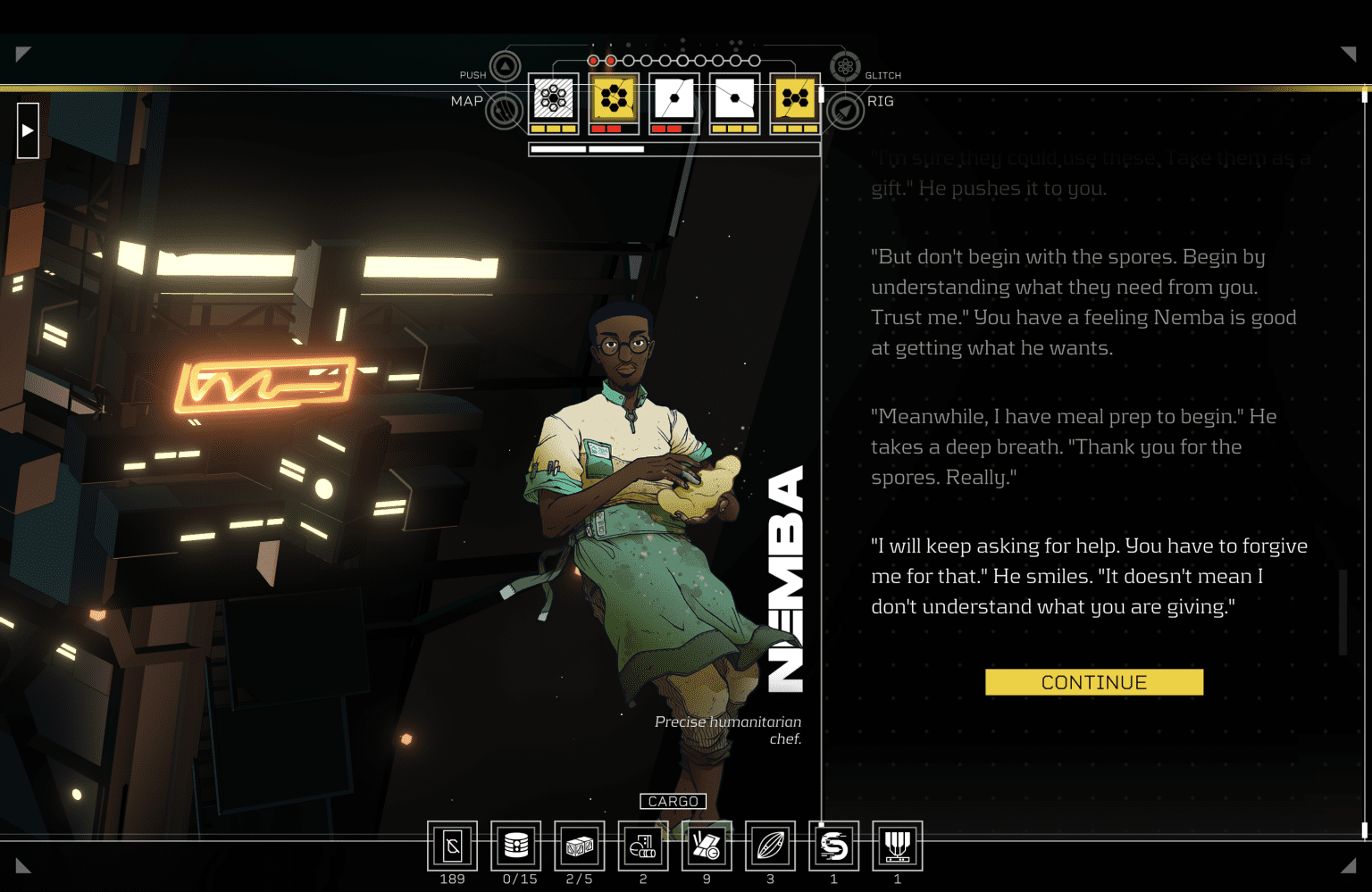The height and width of the screenshot is (892, 1372).
Task: Open the CARGO panel
Action: point(673,801)
